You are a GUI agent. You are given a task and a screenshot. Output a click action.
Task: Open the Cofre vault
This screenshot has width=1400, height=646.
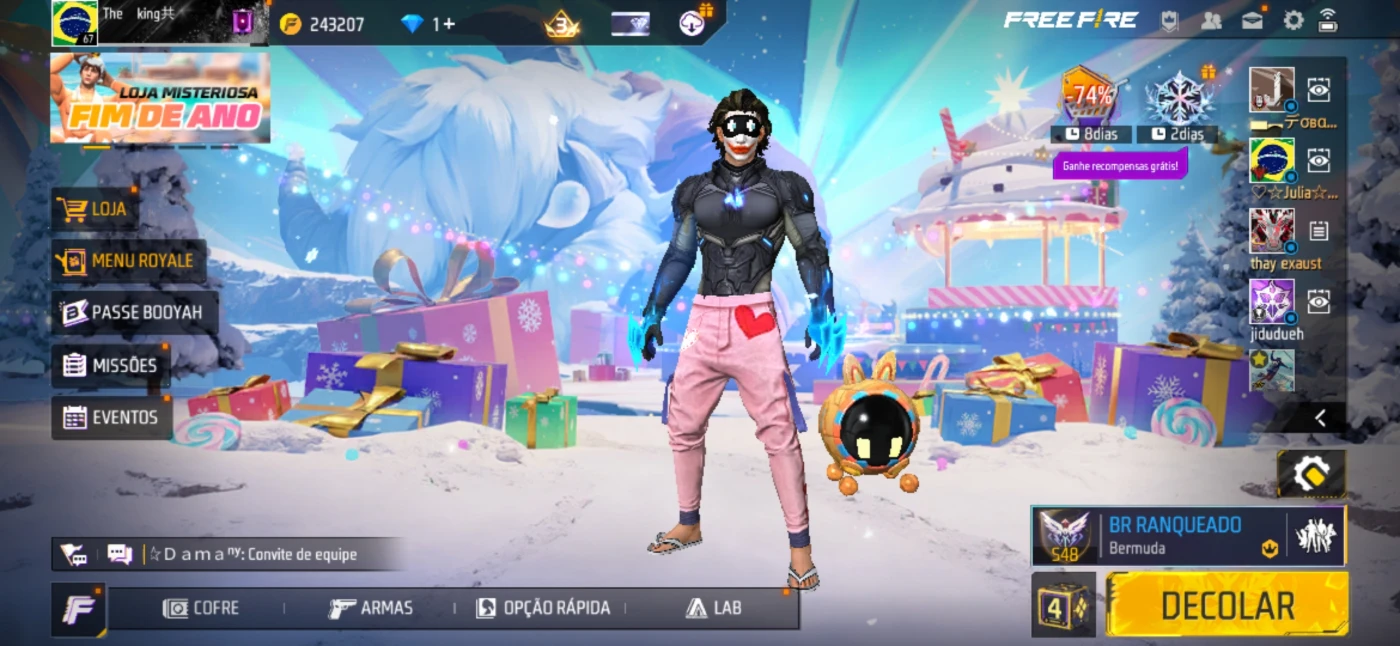[202, 608]
